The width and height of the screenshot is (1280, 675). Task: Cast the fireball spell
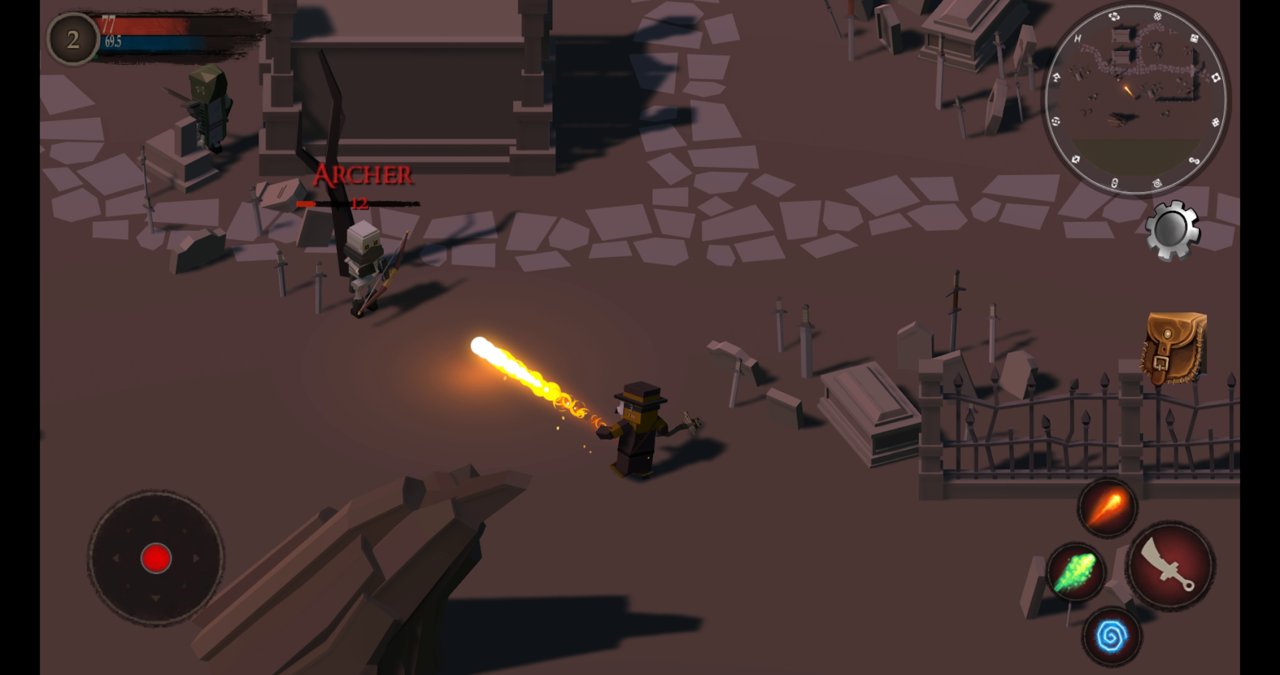click(1107, 508)
